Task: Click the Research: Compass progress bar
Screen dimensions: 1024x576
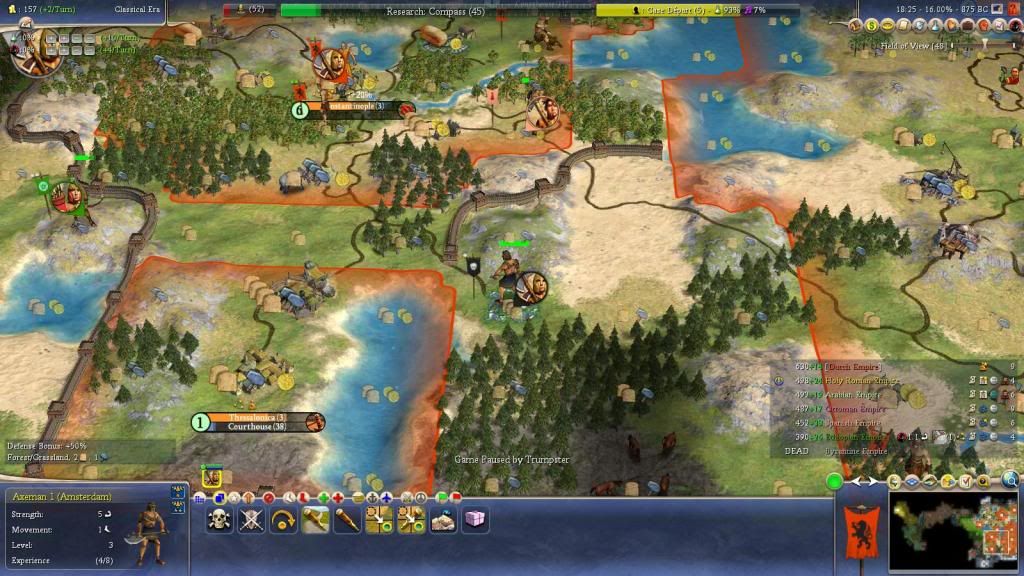Action: tap(435, 11)
